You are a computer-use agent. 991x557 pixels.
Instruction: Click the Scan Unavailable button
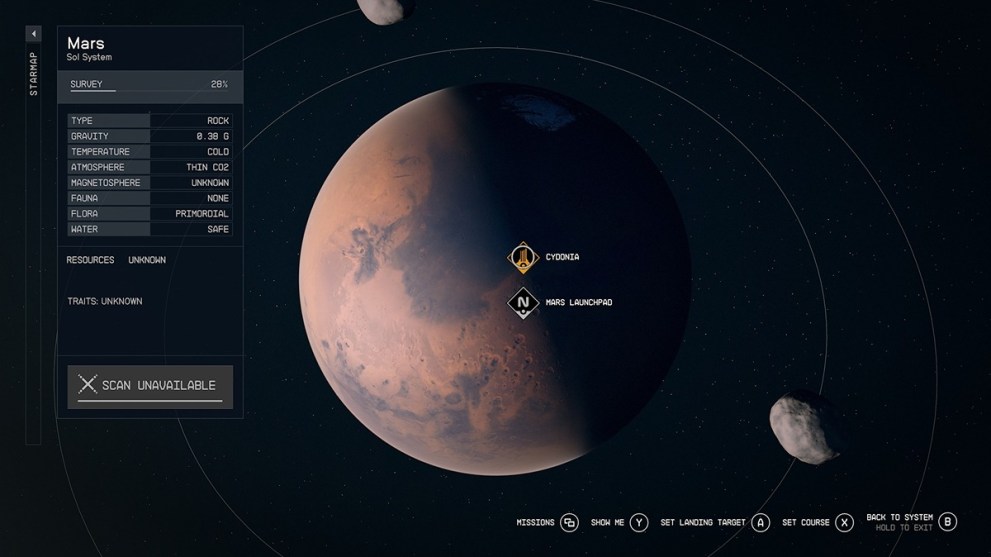coord(150,386)
